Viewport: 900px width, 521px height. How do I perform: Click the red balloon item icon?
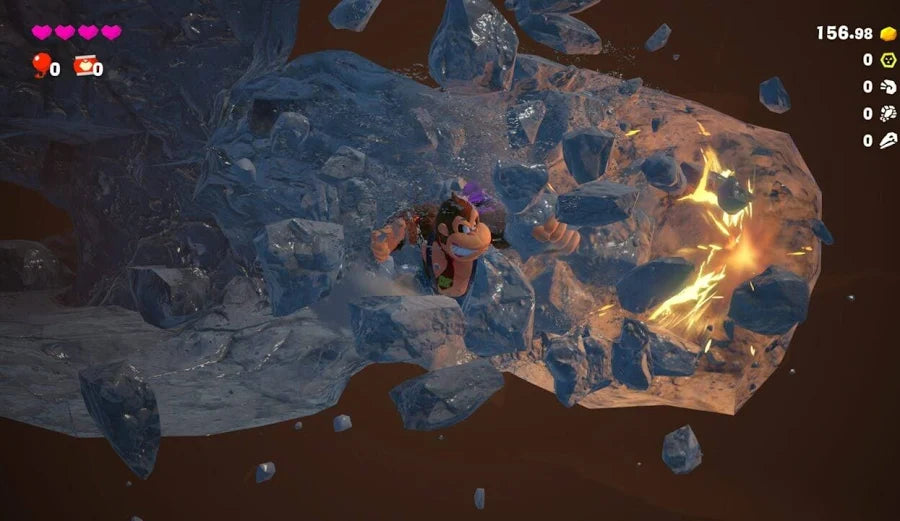(x=40, y=65)
